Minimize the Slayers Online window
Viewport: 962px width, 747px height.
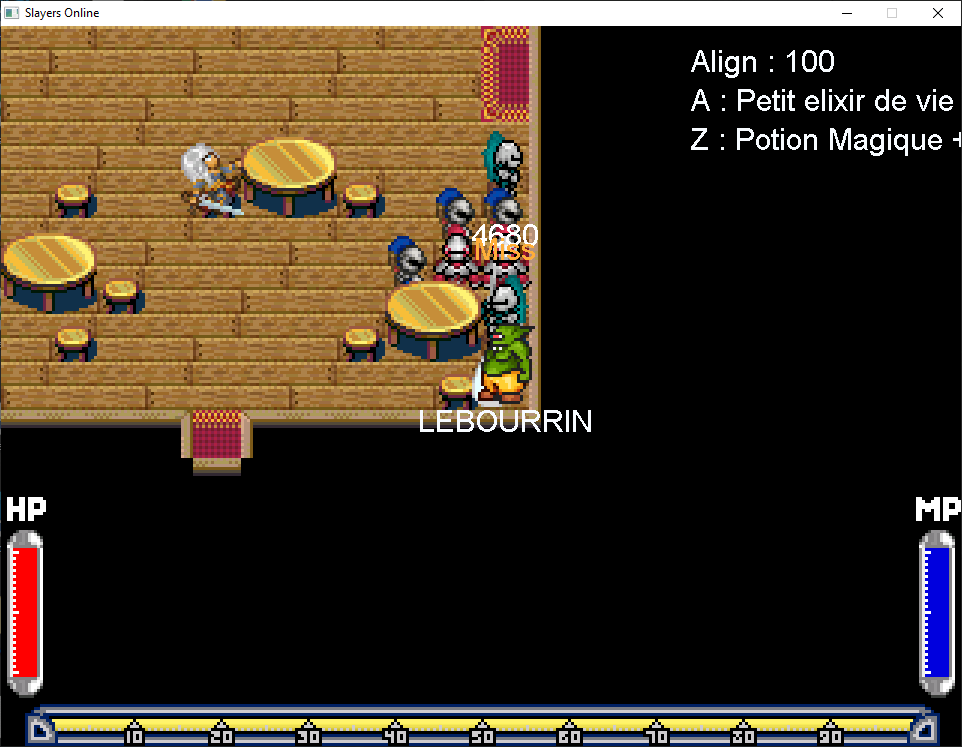click(x=846, y=13)
